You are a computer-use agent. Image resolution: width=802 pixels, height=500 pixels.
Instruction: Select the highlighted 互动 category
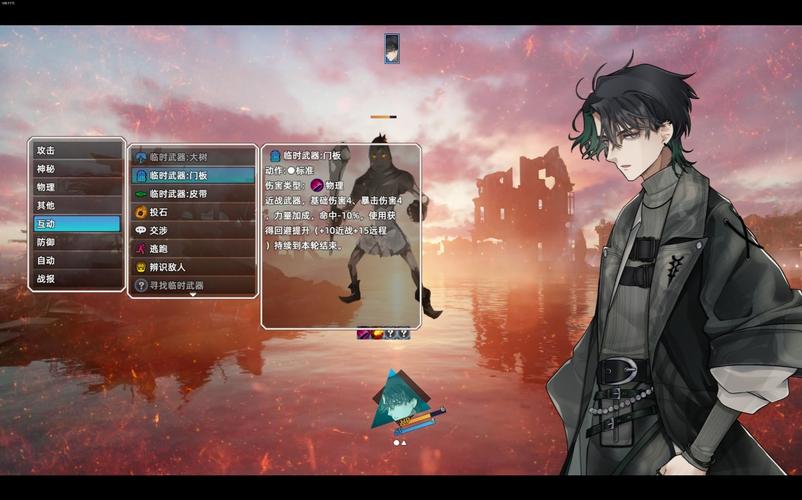click(76, 224)
